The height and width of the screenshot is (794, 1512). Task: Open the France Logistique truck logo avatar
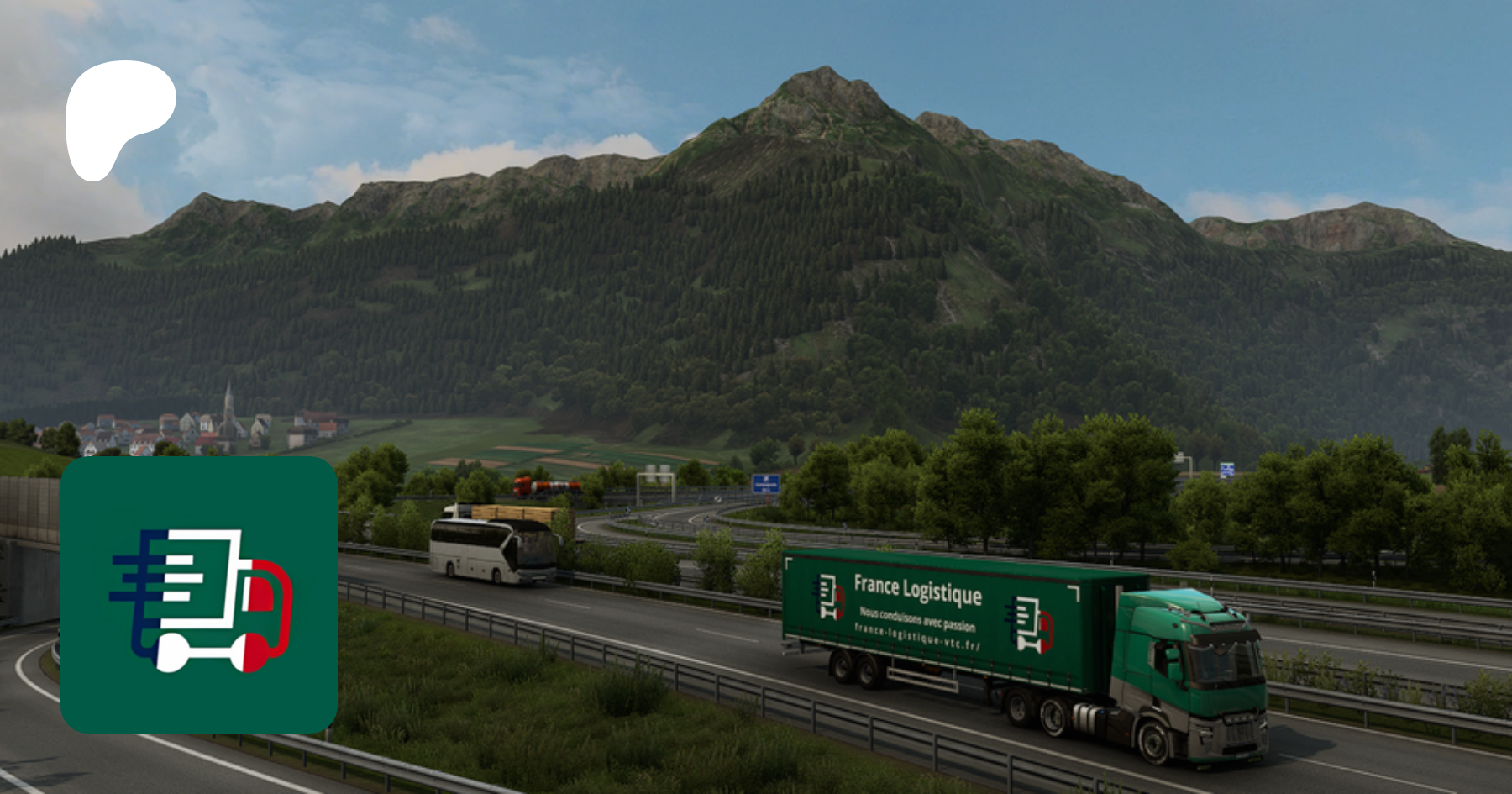tap(199, 595)
